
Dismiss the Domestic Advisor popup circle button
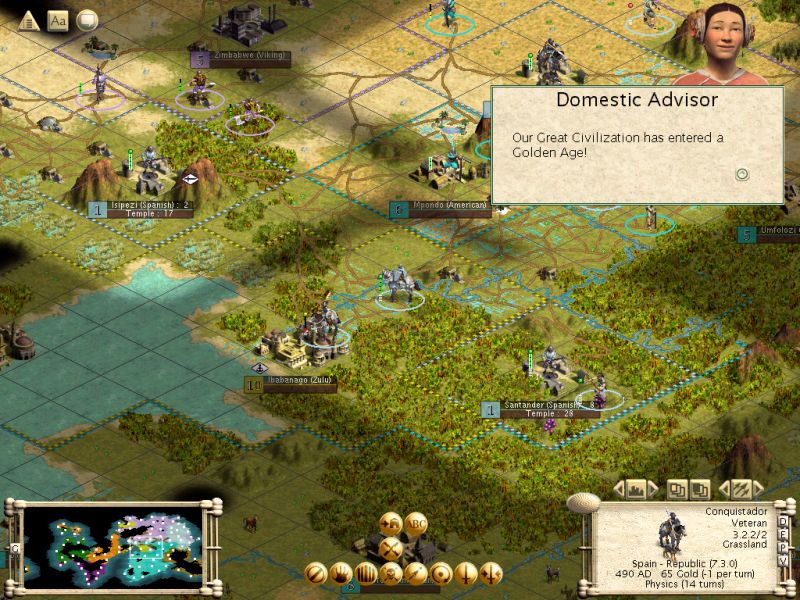(742, 174)
